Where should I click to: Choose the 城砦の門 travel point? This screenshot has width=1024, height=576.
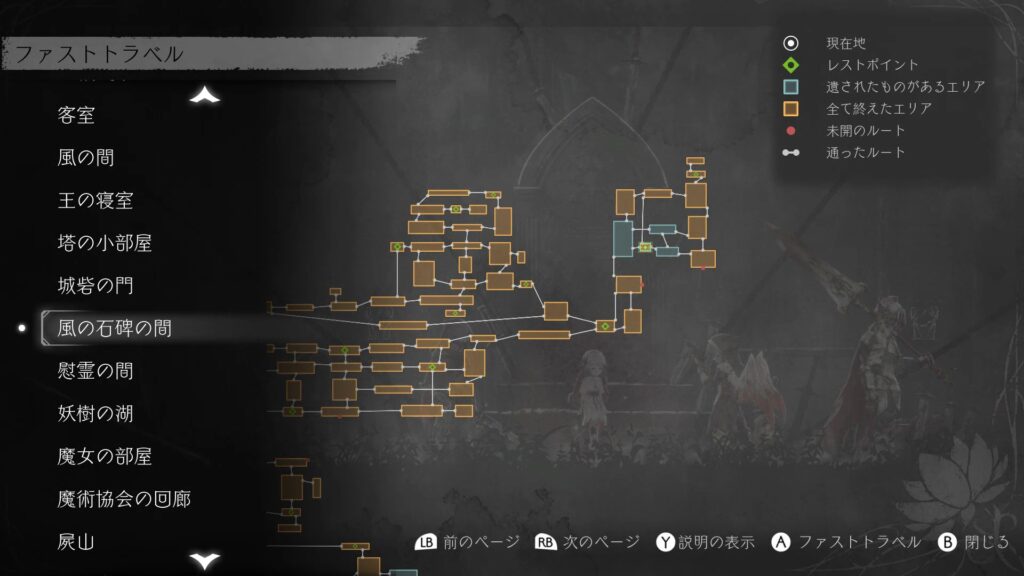(95, 286)
